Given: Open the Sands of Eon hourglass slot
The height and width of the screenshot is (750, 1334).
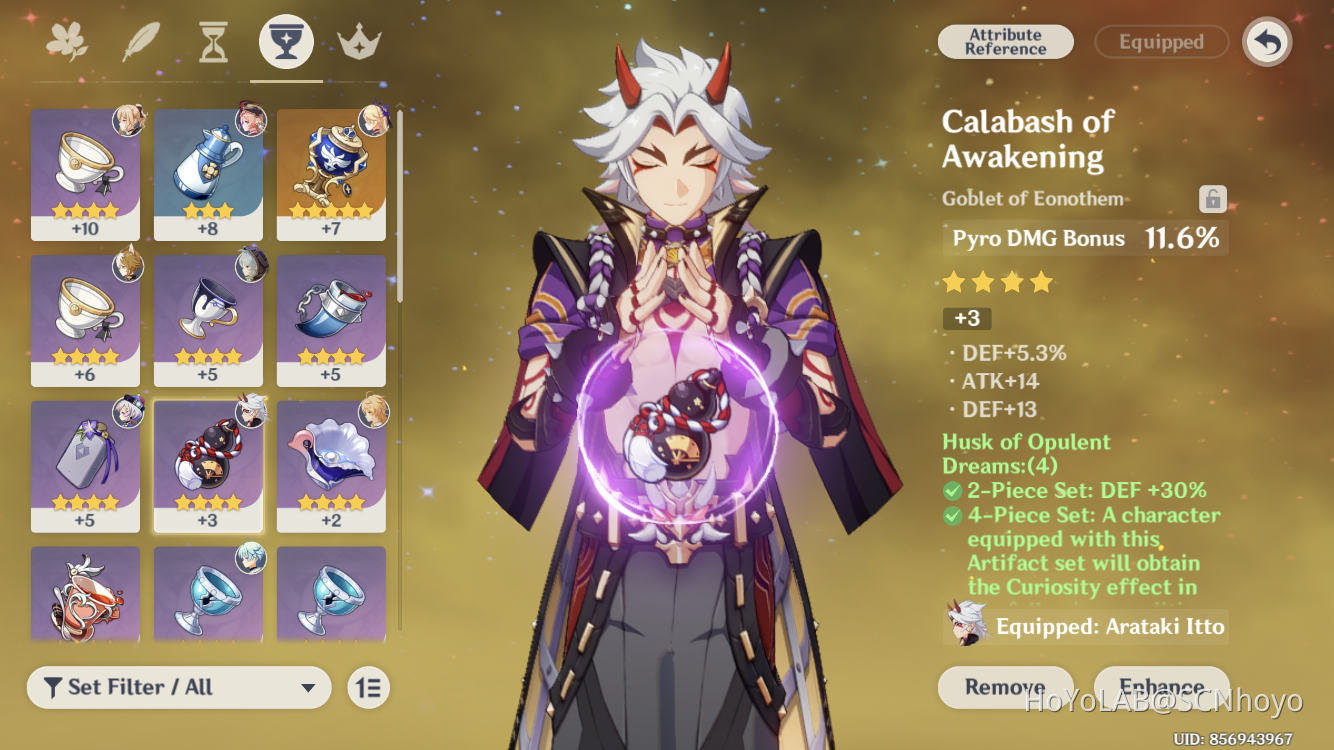Looking at the screenshot, I should pos(212,40).
